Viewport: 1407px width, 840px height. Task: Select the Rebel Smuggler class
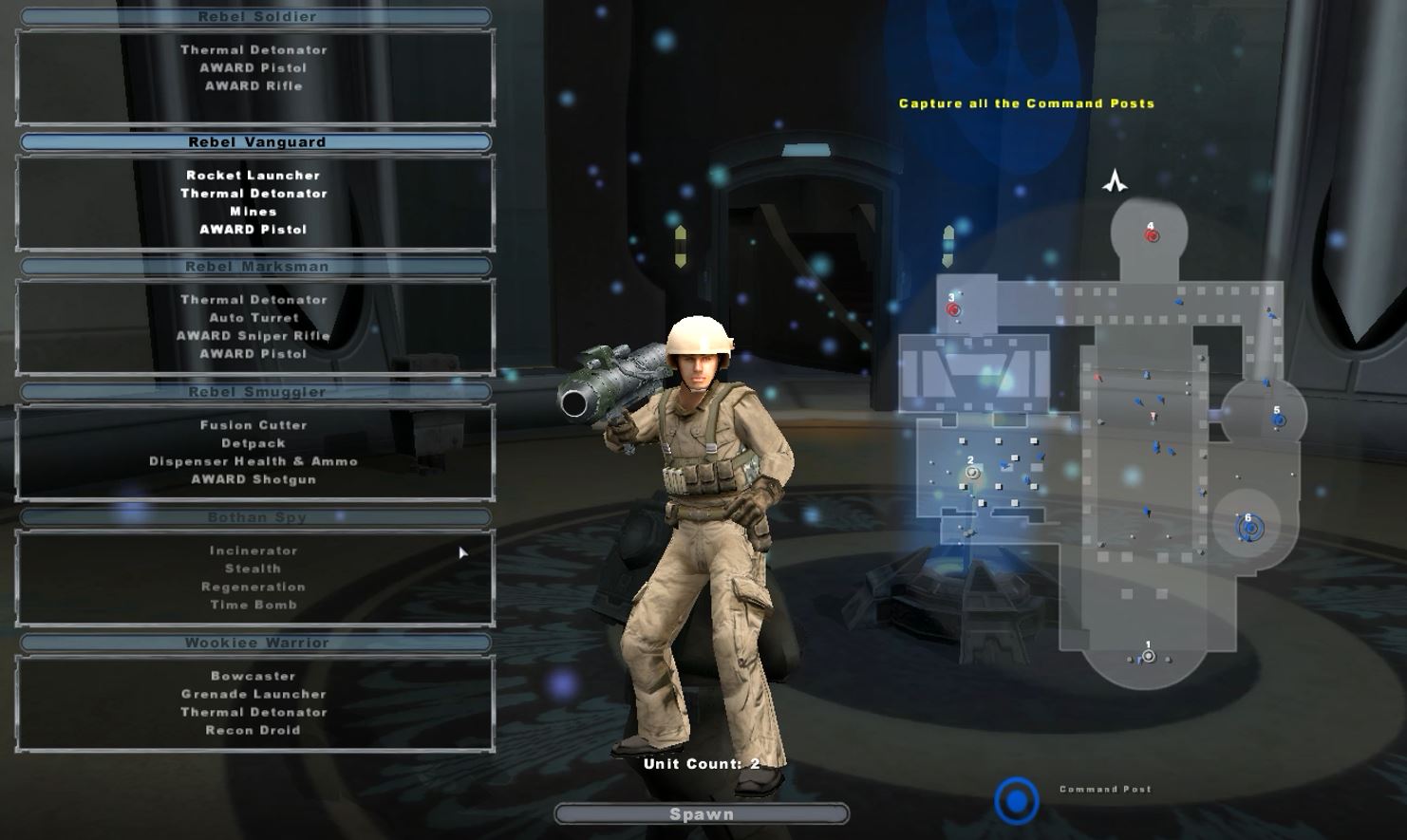pyautogui.click(x=255, y=392)
